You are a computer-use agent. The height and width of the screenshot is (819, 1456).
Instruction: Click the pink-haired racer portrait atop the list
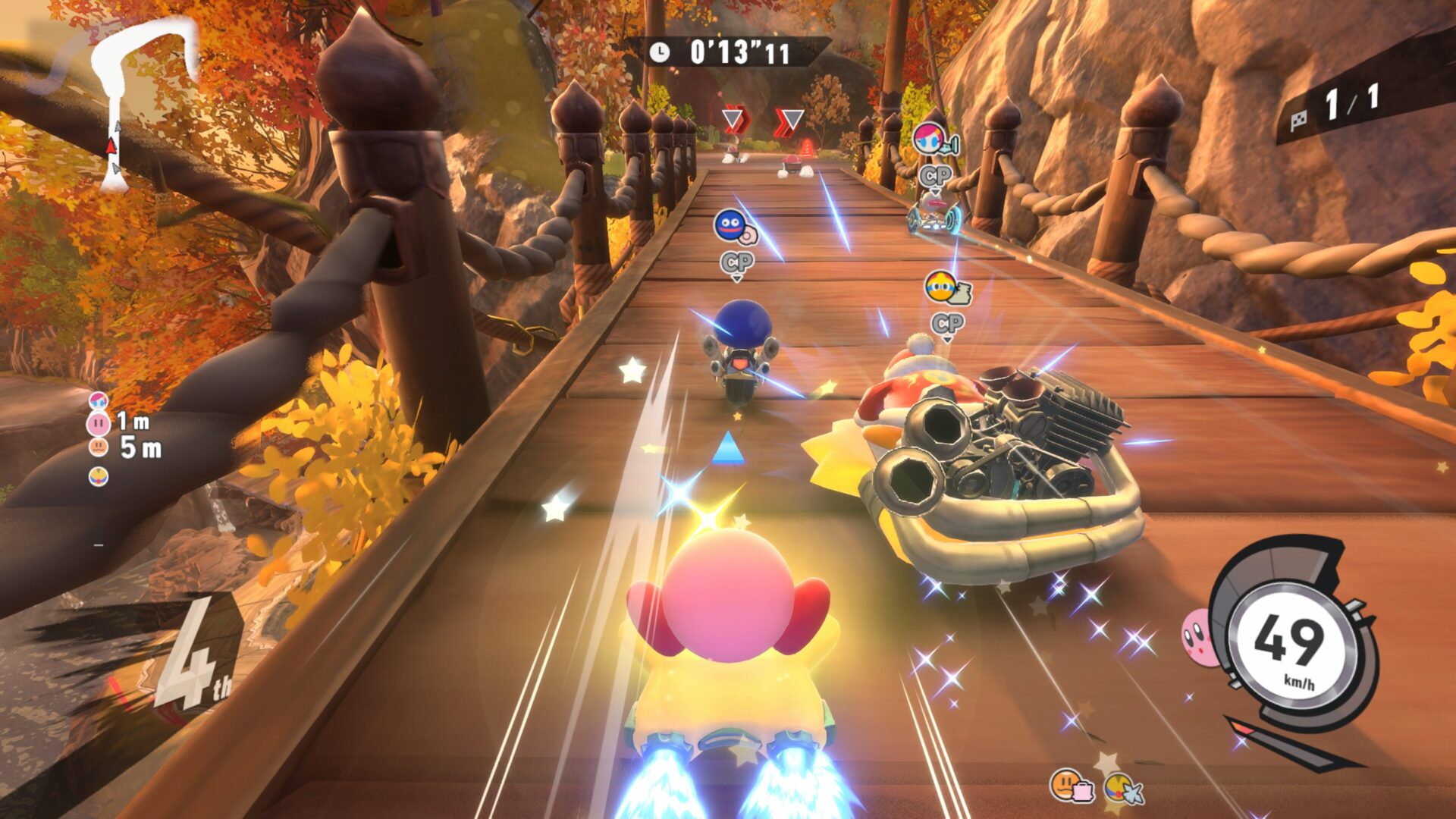[99, 400]
